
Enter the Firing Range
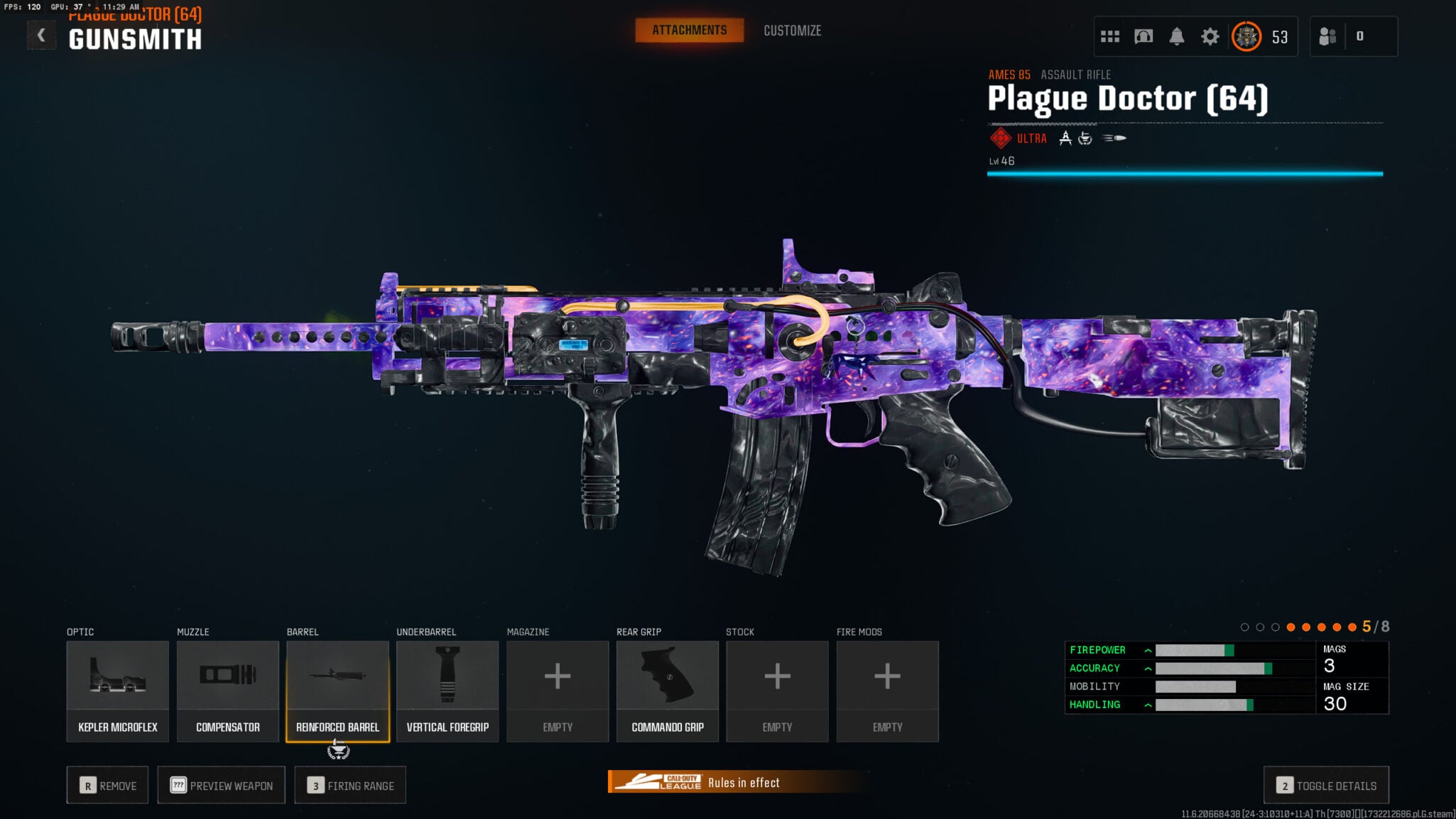coord(350,785)
